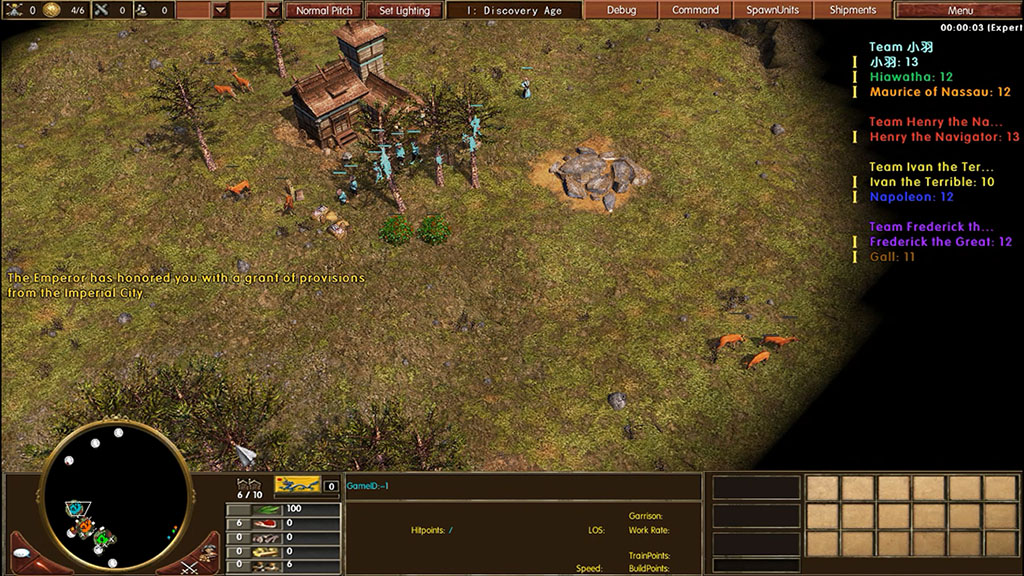Open the Debug menu
1024x576 pixels.
(621, 10)
